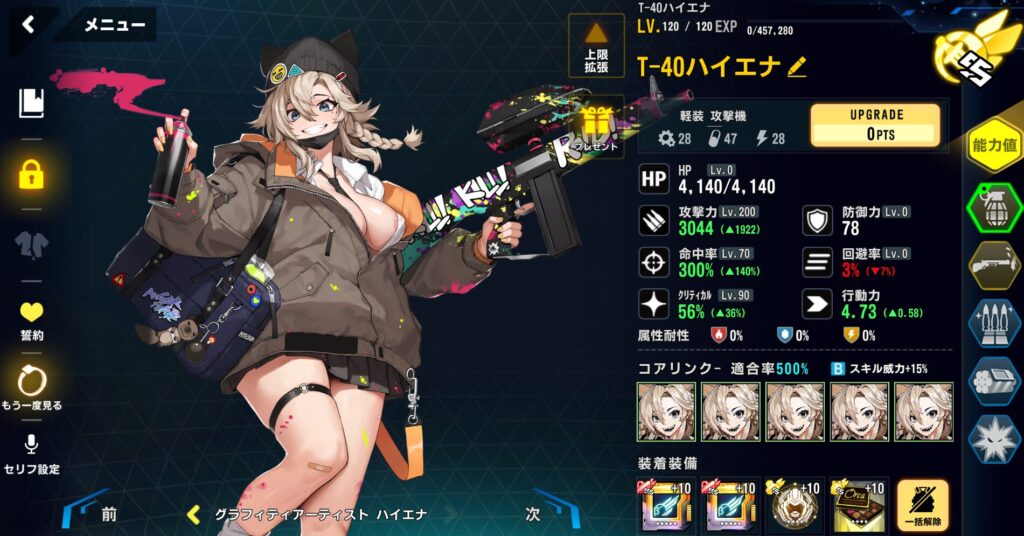Give a gift with プレゼント
Screen dimensions: 1024x536
[597, 128]
